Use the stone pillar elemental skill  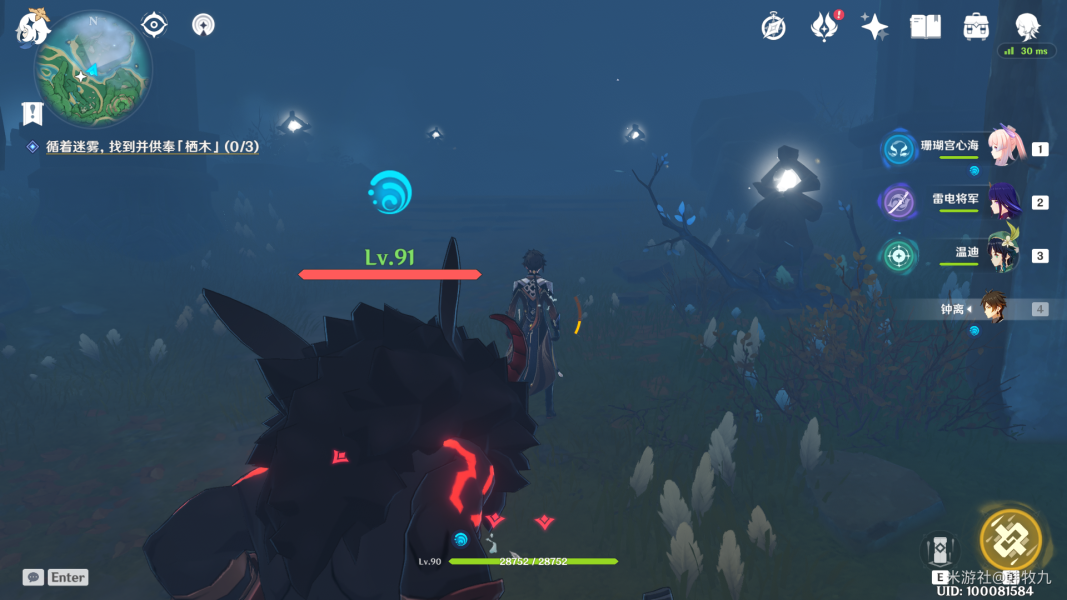click(x=940, y=549)
